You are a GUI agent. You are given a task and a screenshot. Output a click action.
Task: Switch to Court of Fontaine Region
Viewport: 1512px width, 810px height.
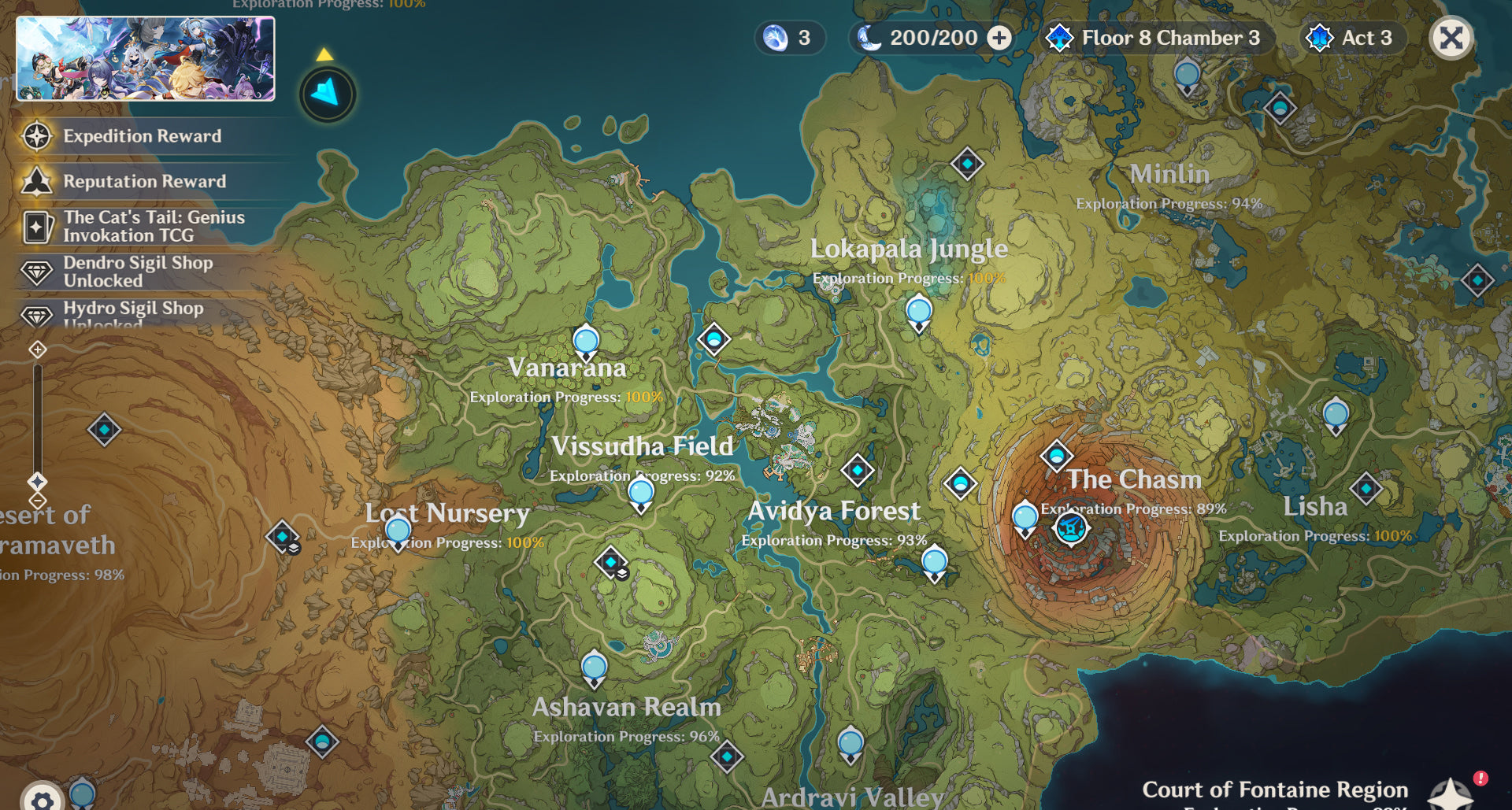pyautogui.click(x=1274, y=790)
